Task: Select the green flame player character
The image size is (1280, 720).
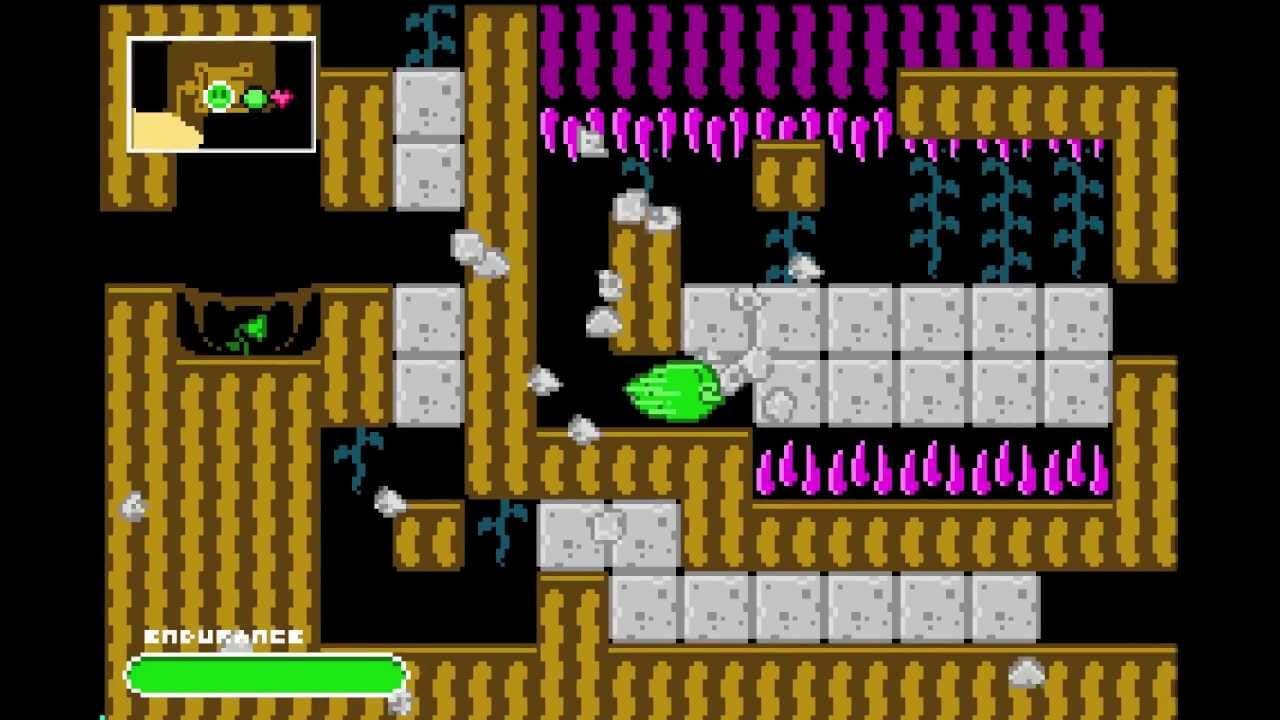Action: tap(670, 391)
